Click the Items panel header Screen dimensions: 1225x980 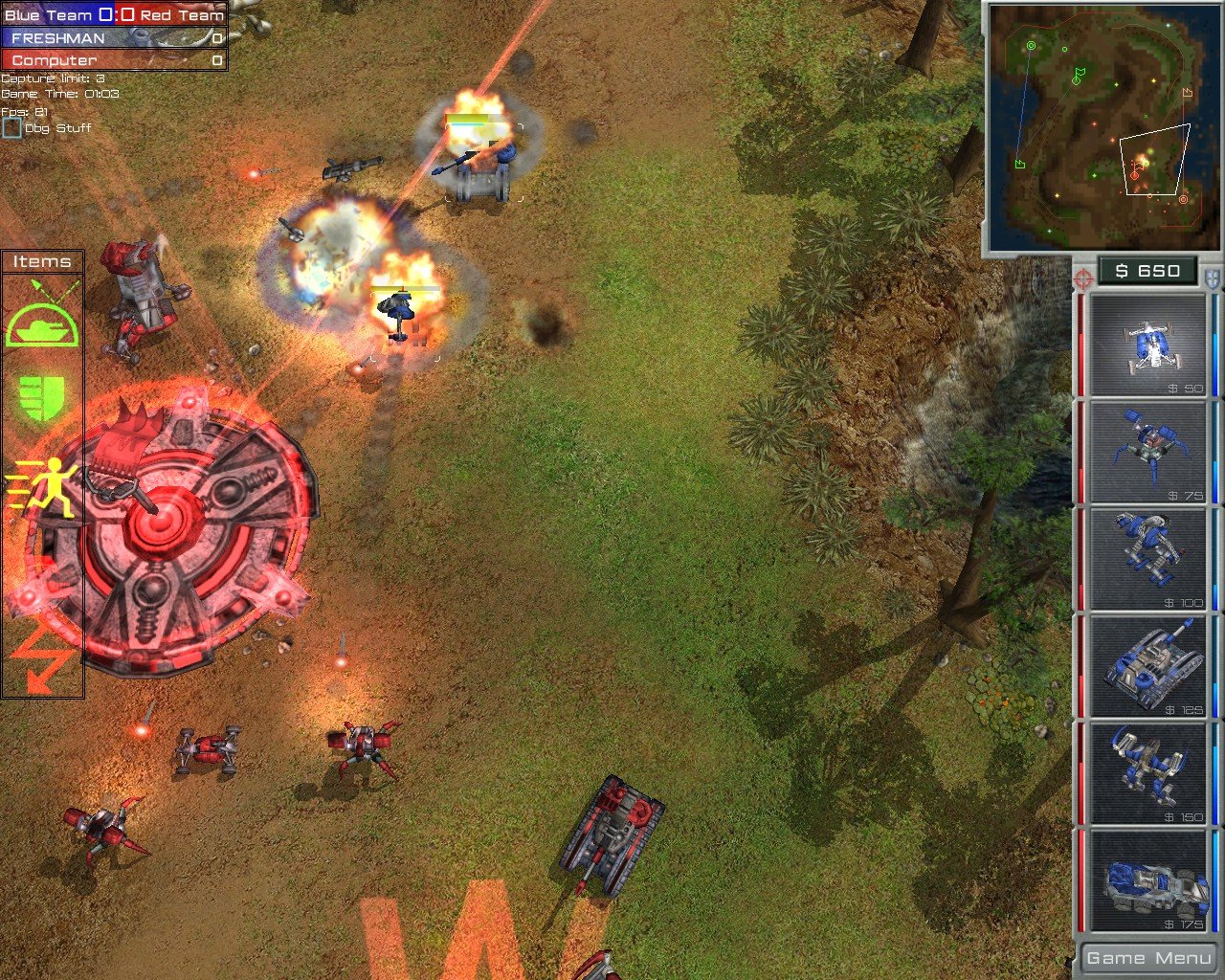tap(42, 260)
